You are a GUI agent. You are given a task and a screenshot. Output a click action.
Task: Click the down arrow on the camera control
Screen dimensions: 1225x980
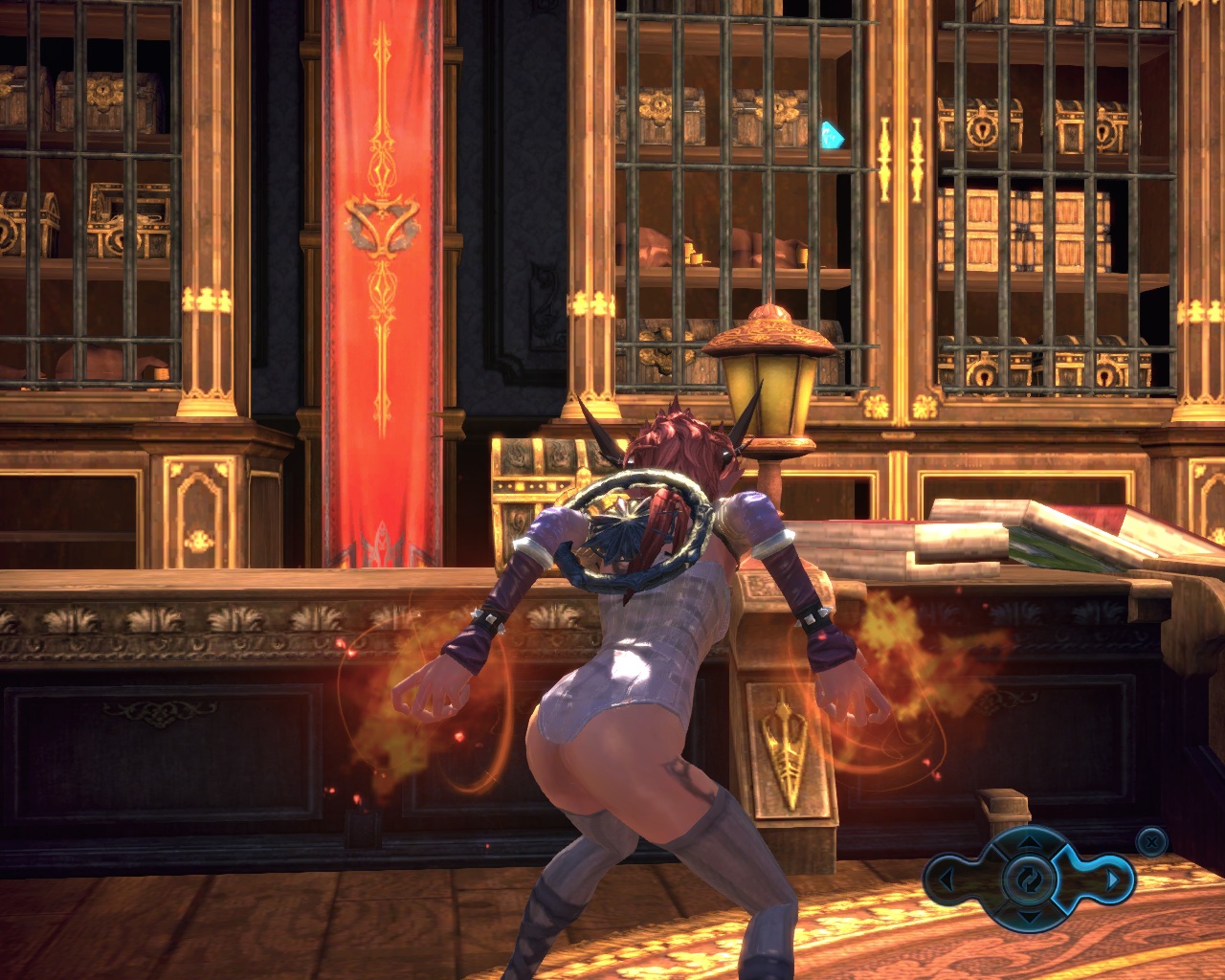(1029, 917)
